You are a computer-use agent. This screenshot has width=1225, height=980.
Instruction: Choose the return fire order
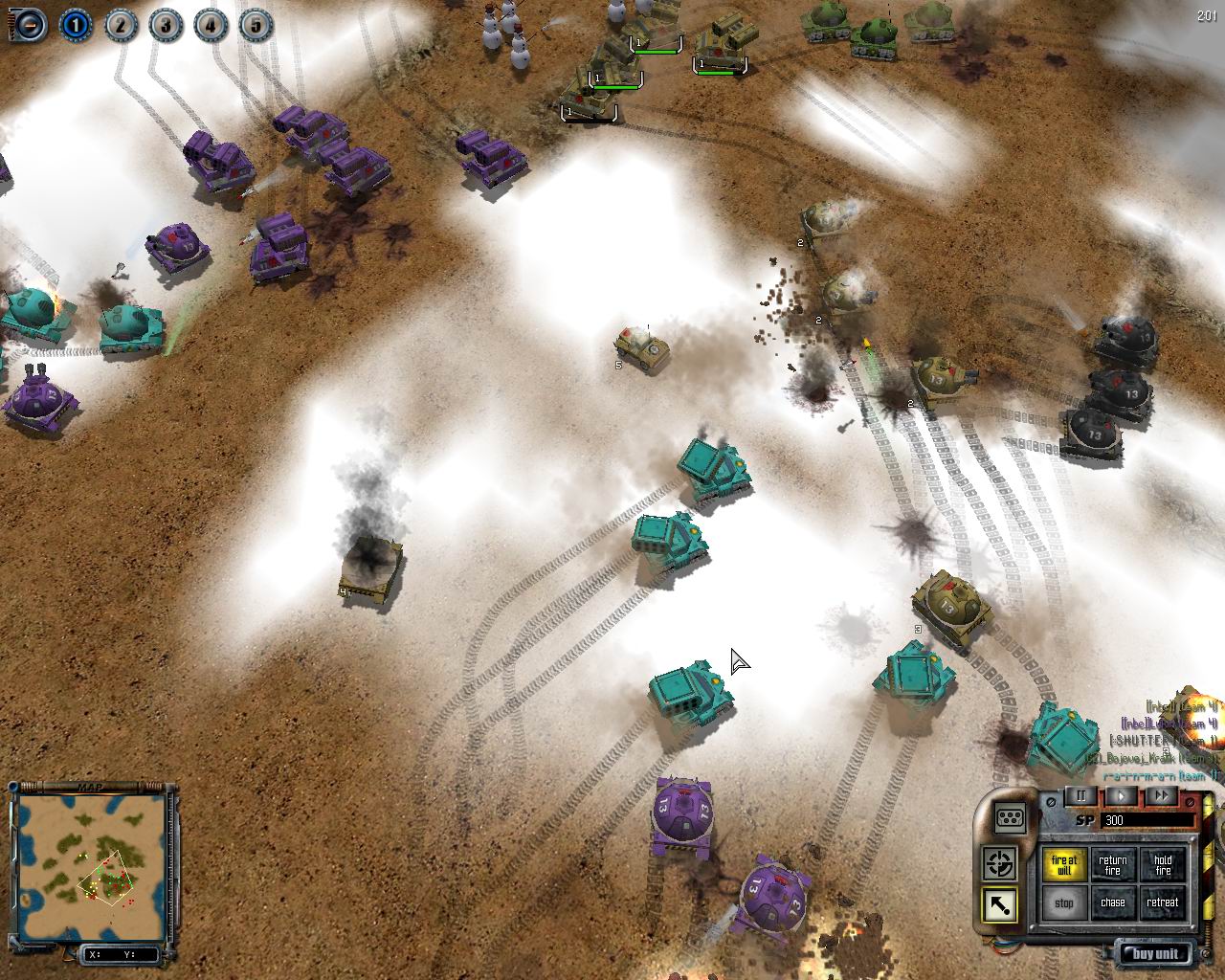coord(1113,865)
